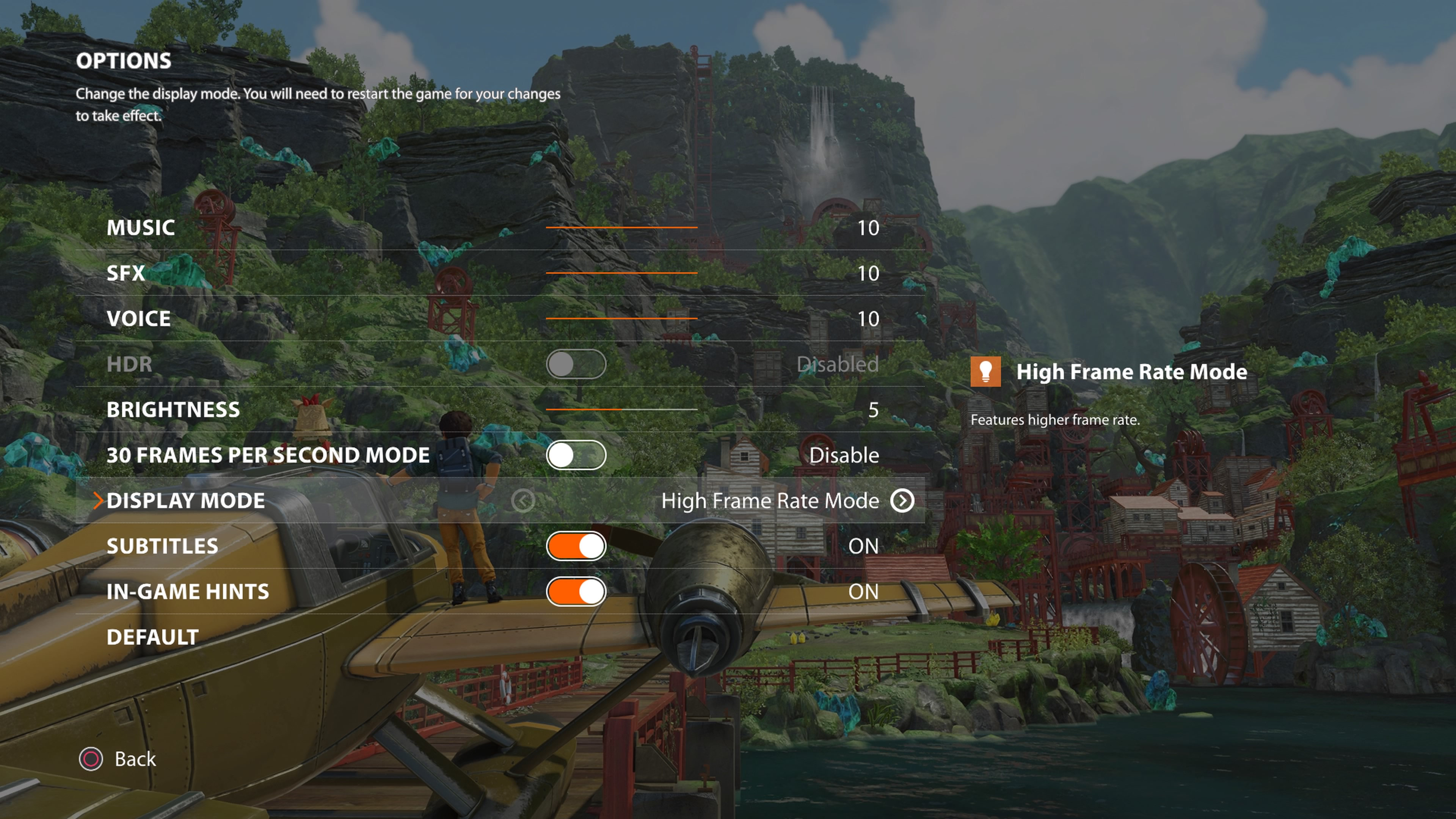Click the Default option

click(x=151, y=637)
